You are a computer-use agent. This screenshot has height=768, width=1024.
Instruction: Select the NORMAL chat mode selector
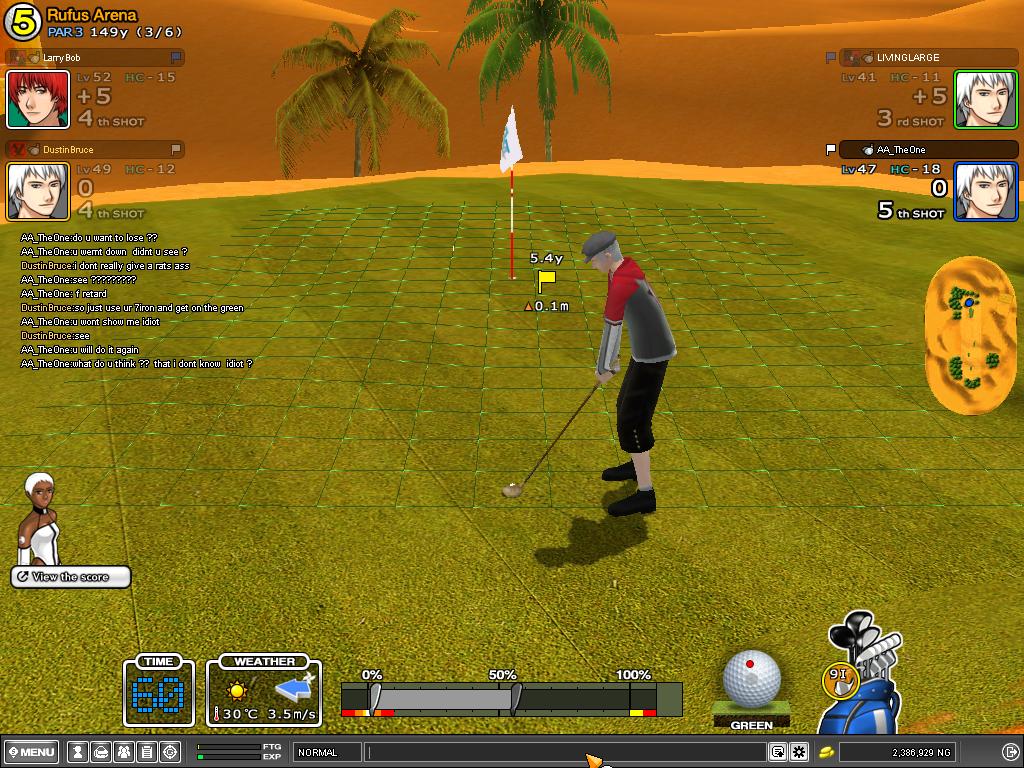click(327, 752)
